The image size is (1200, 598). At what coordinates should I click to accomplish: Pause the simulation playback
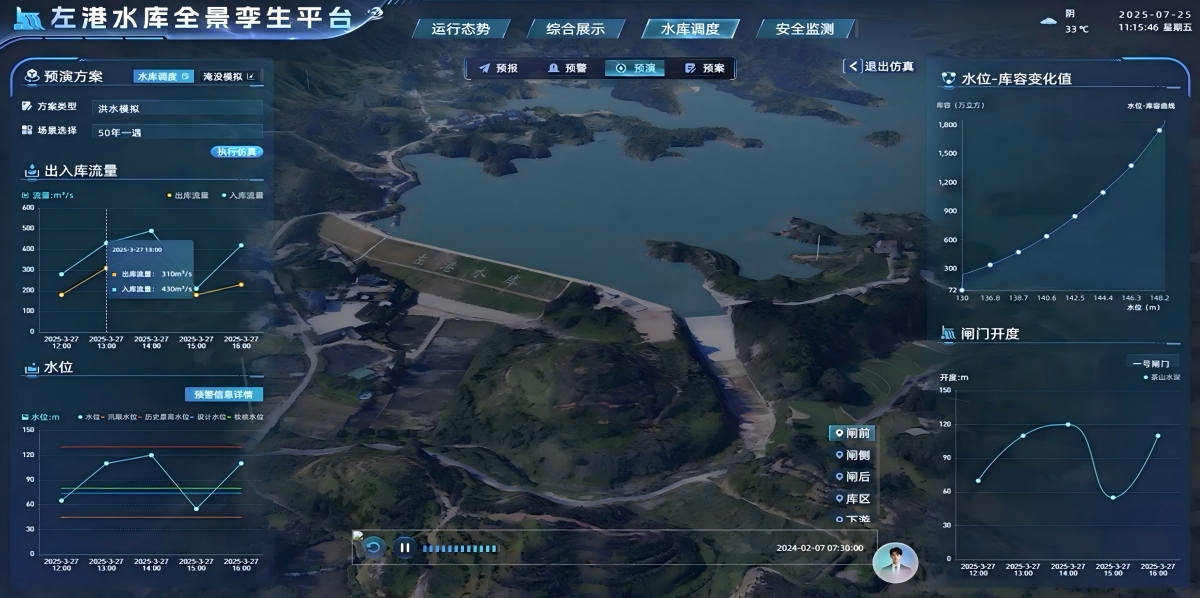[405, 547]
